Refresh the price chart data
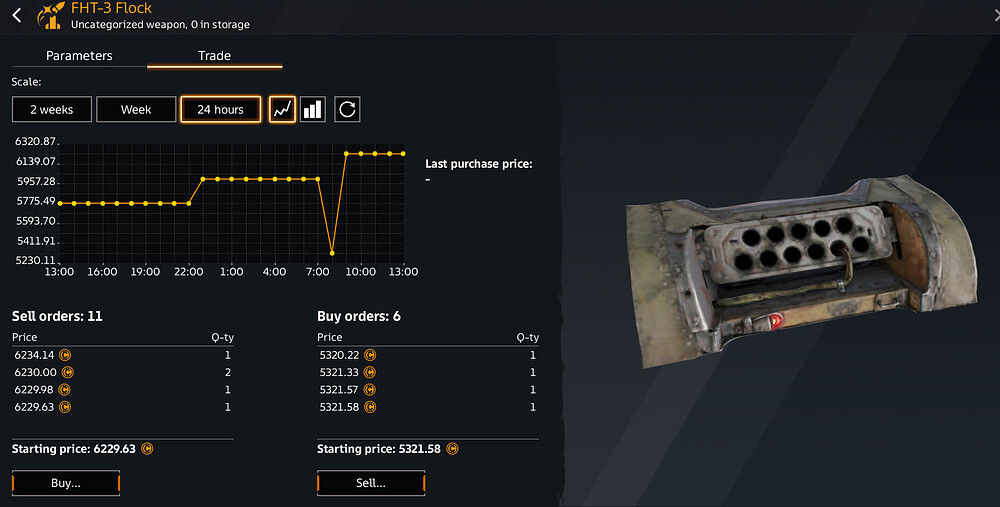 click(347, 109)
